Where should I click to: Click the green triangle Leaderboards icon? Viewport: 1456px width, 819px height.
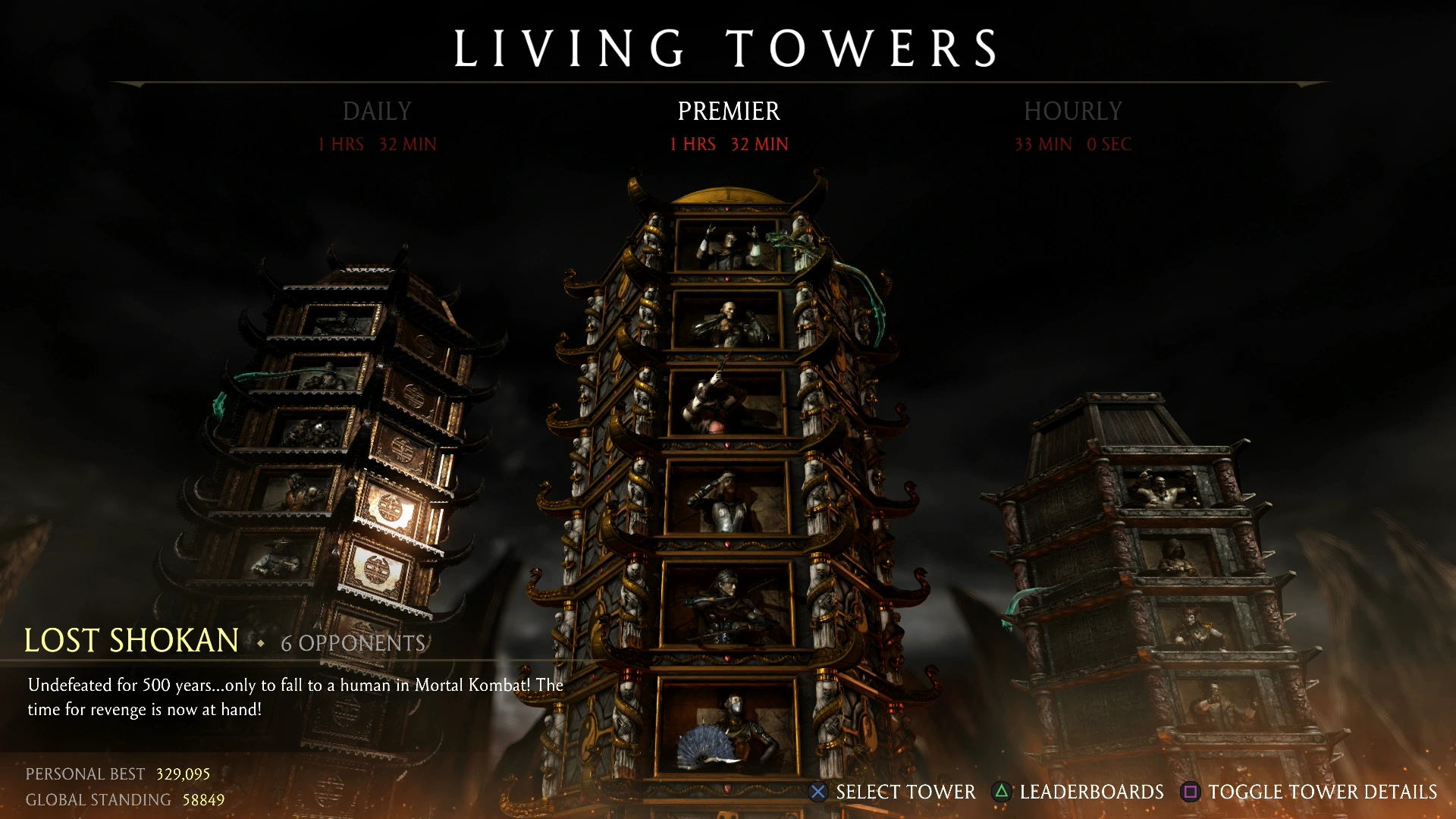coord(1004,792)
